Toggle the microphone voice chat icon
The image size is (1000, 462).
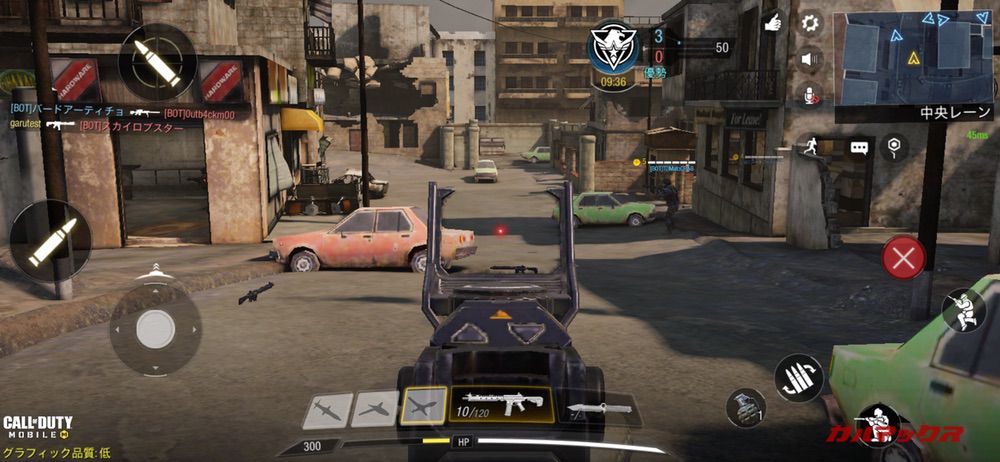tap(809, 95)
